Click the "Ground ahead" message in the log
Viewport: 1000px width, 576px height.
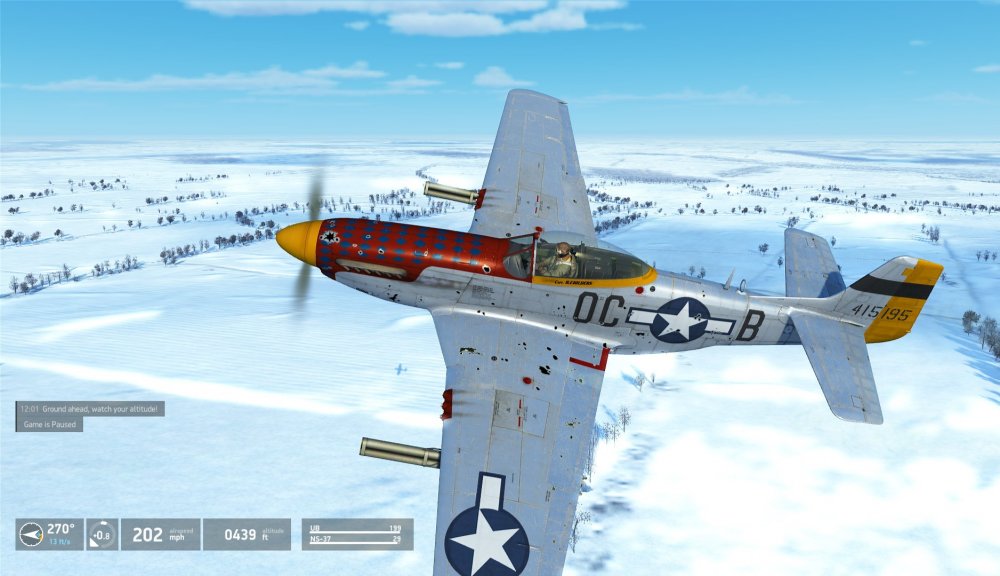point(90,408)
